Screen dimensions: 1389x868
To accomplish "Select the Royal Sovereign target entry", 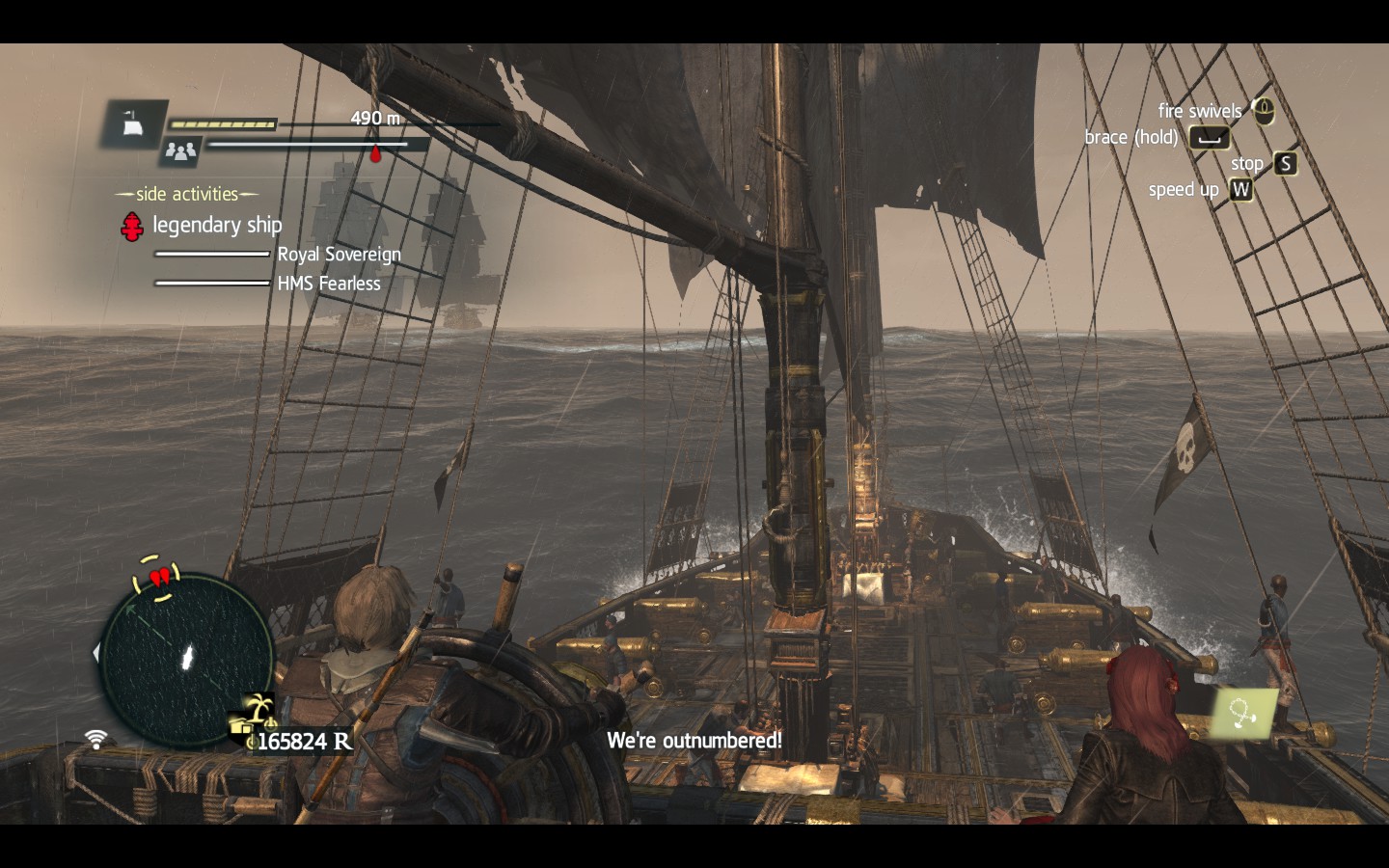I will pyautogui.click(x=339, y=255).
